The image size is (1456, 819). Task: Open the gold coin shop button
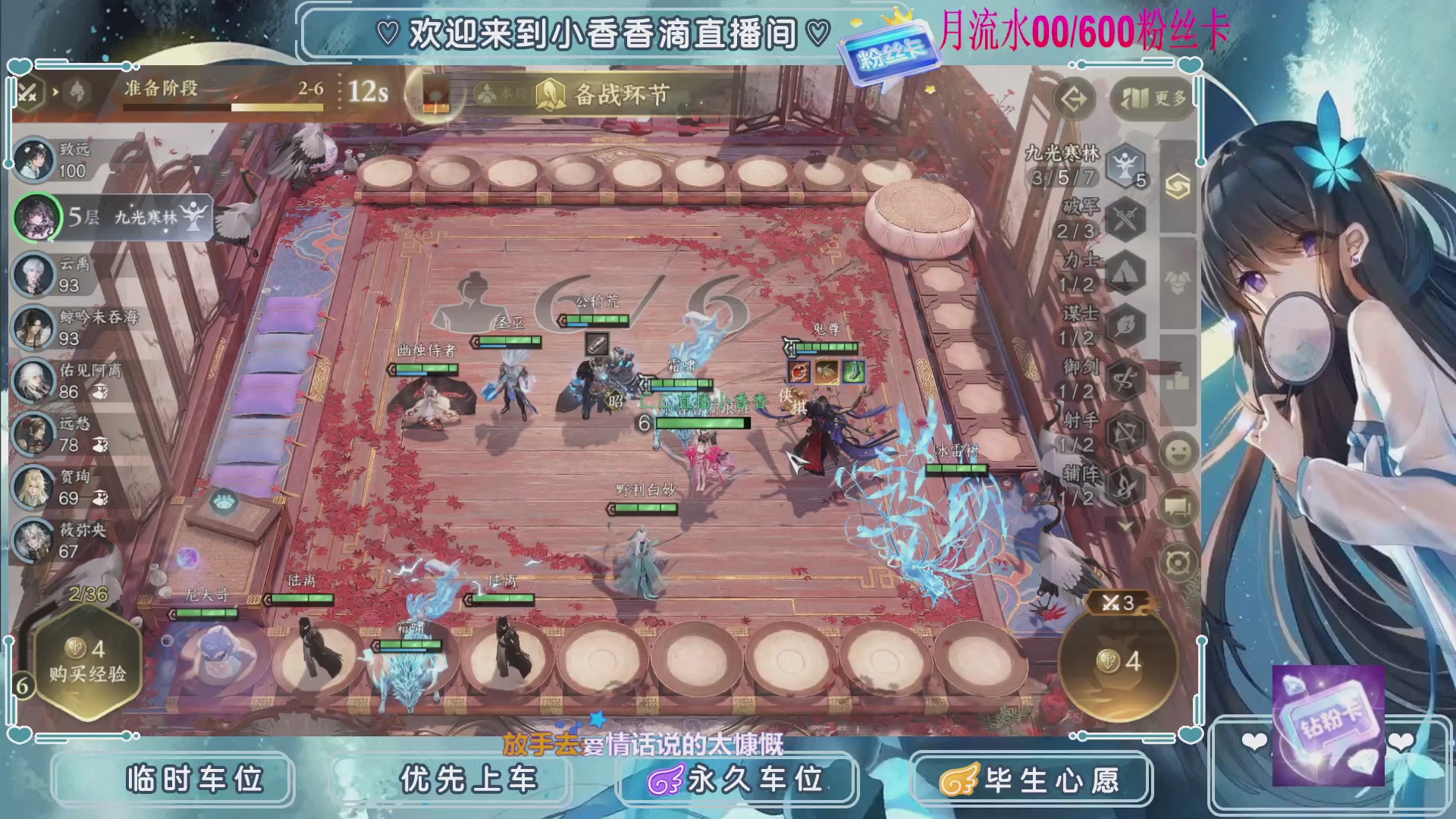[1119, 661]
